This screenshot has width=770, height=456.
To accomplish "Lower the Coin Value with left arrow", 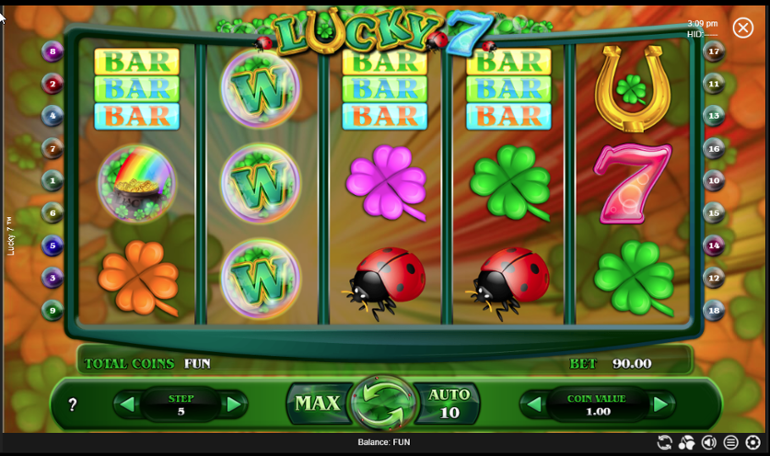I will tap(534, 405).
